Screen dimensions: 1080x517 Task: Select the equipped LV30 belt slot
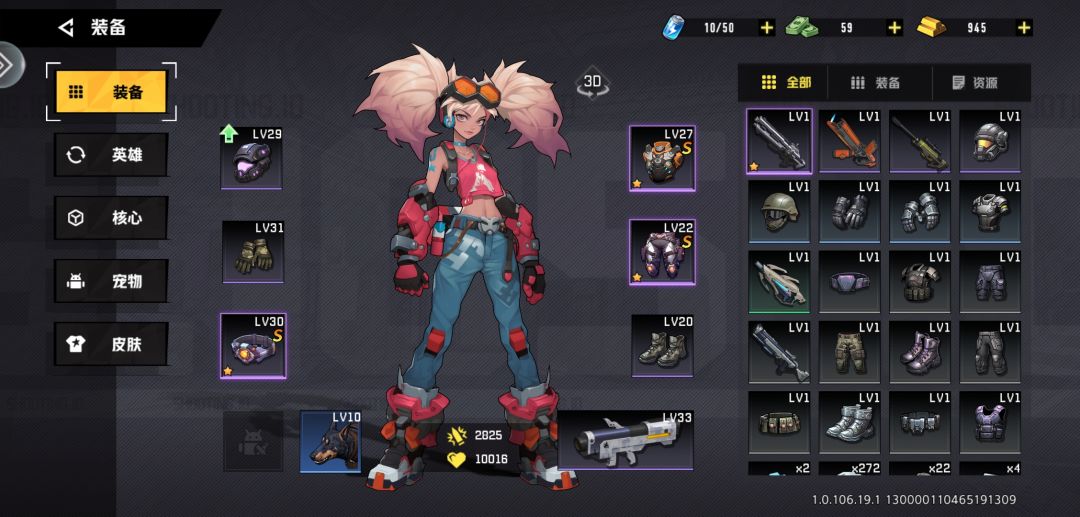[253, 346]
